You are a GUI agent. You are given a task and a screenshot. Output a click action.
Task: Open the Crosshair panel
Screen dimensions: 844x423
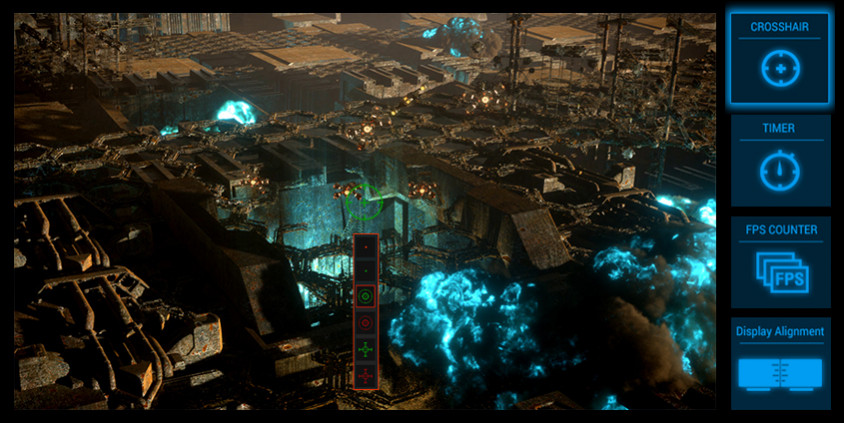(x=780, y=58)
